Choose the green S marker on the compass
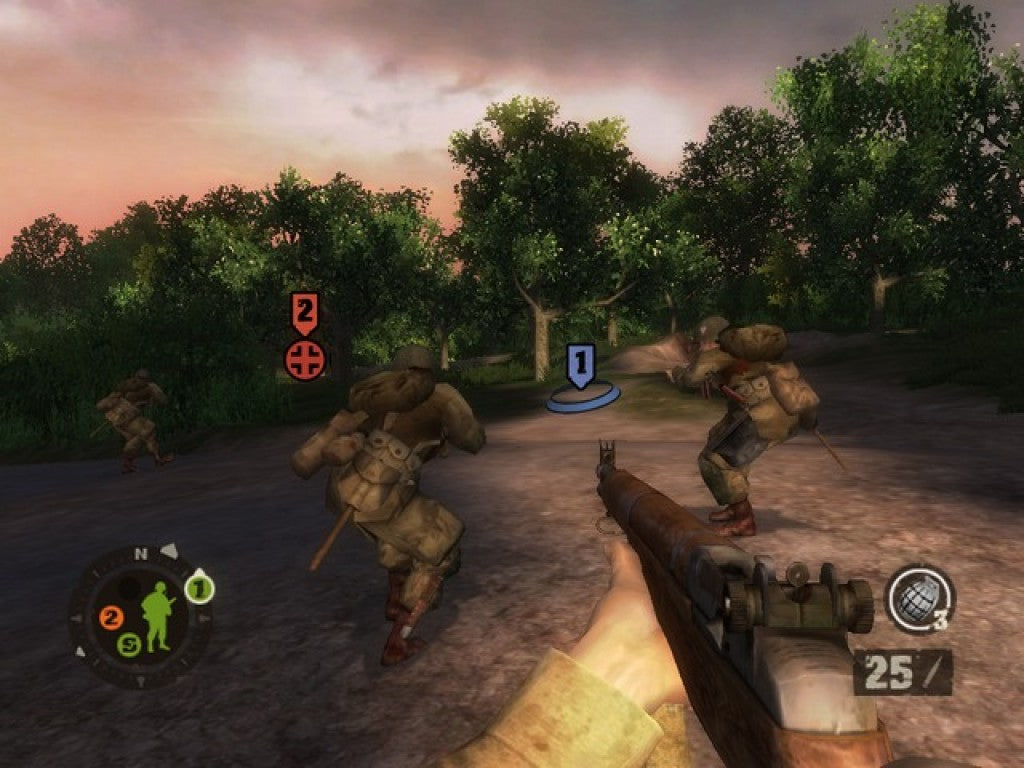The width and height of the screenshot is (1024, 768). (x=128, y=645)
